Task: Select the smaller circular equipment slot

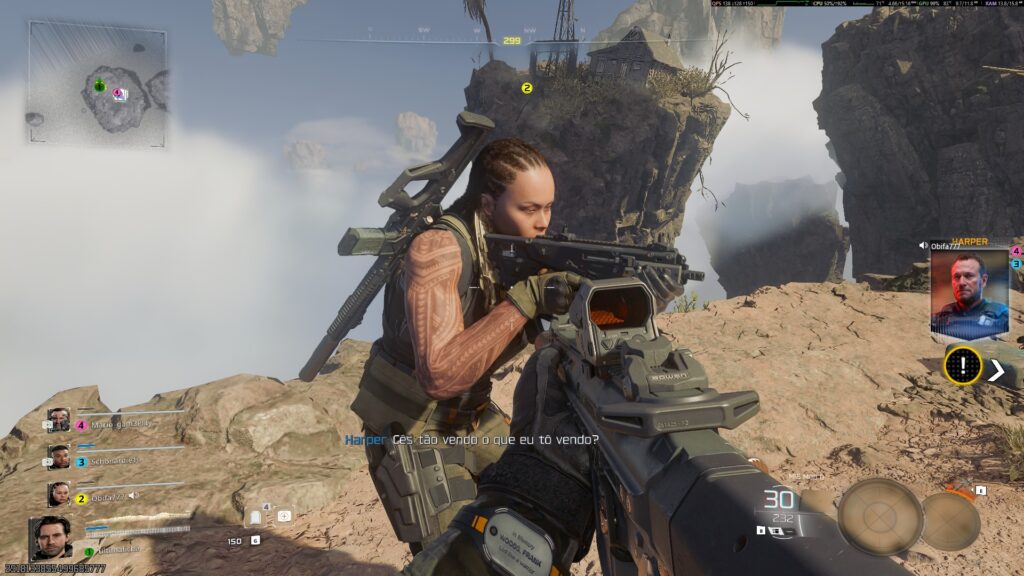Action: 949,520
